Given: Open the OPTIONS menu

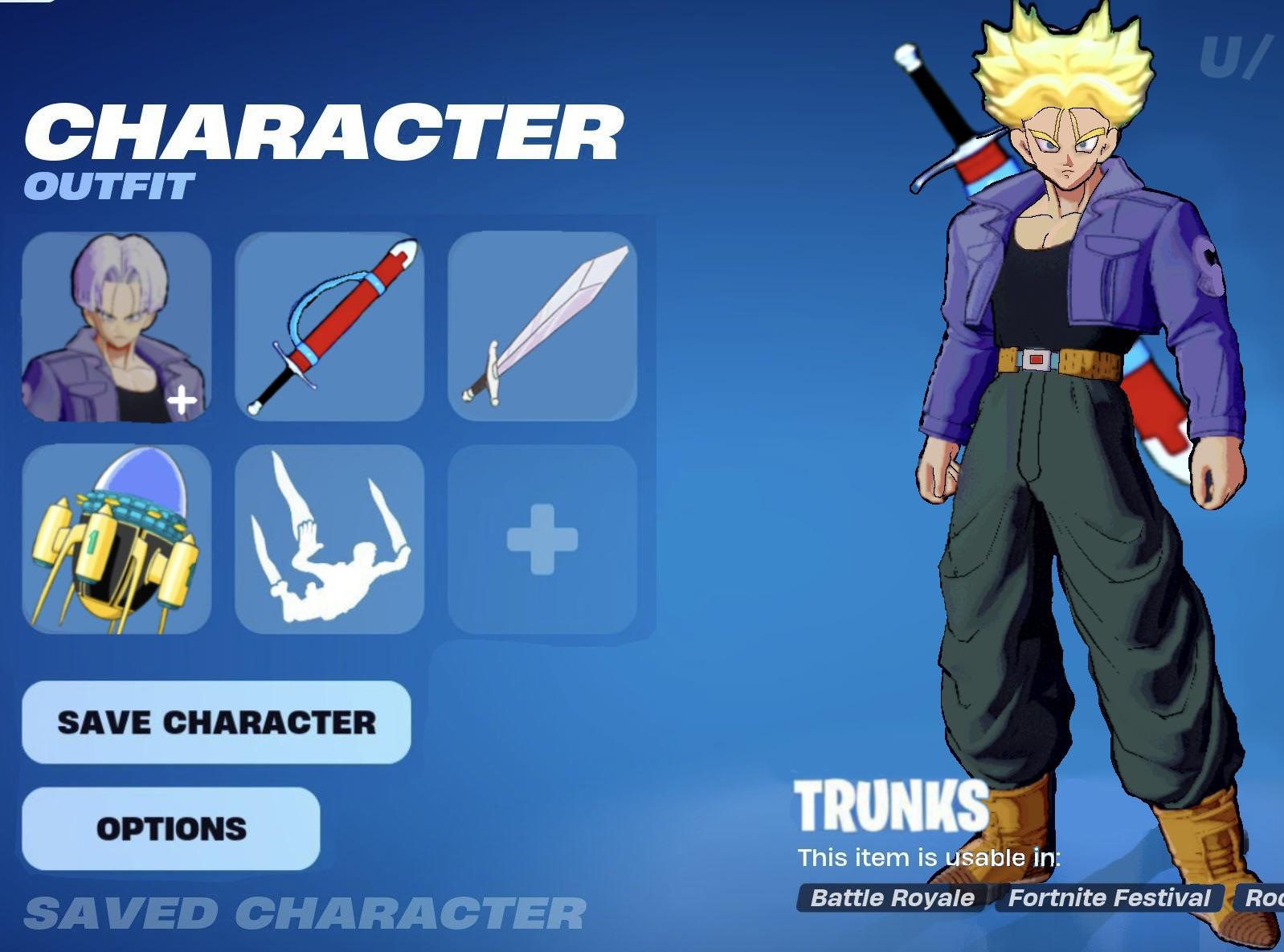Looking at the screenshot, I should click(170, 829).
